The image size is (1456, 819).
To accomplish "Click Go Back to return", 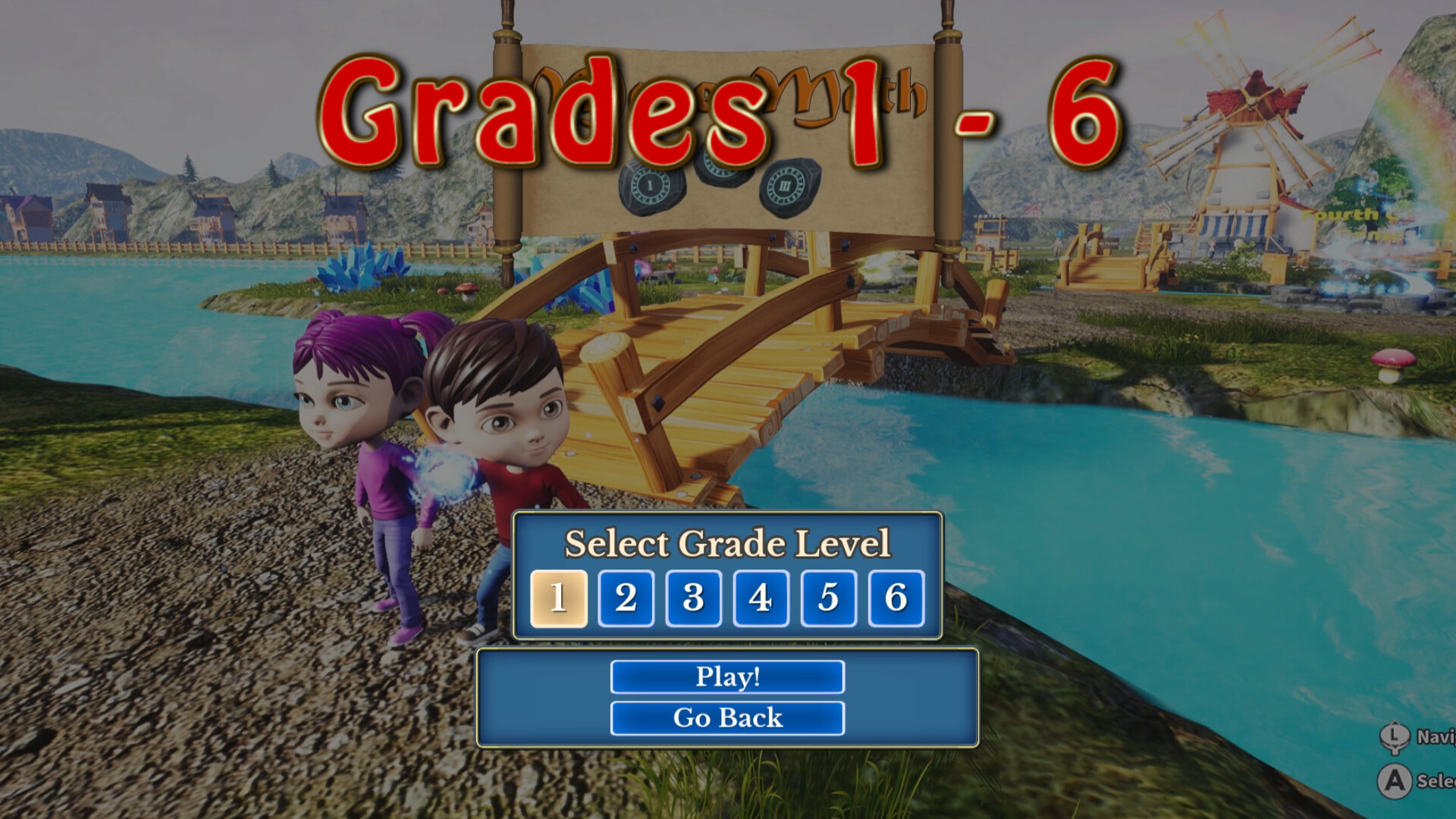I will coord(726,716).
